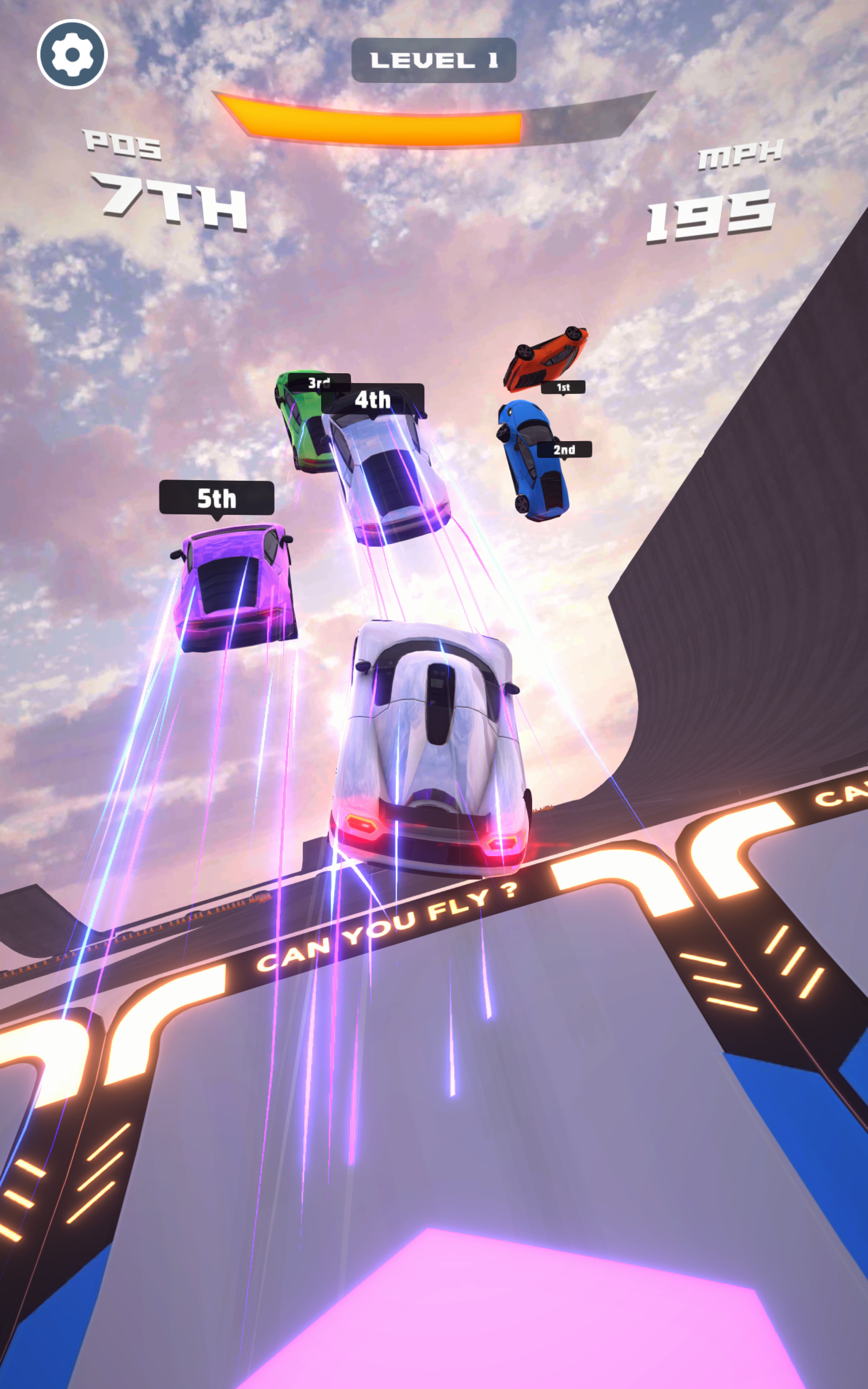Select the 1st place marker tag
This screenshot has width=868, height=1389.
(x=564, y=388)
